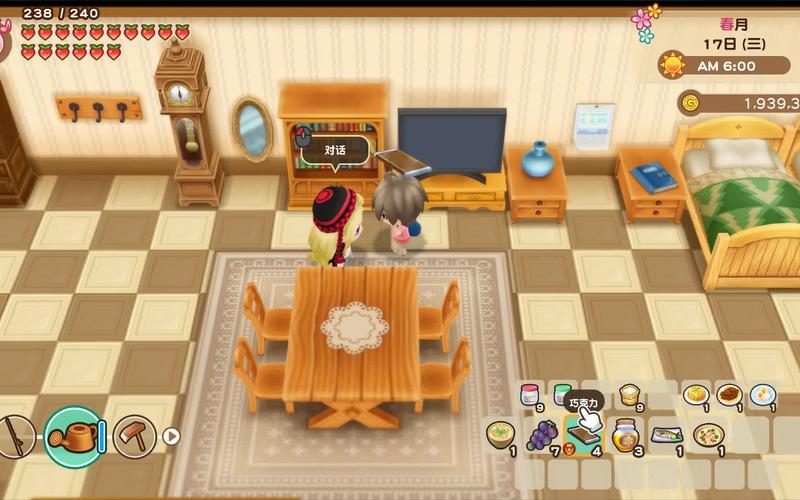The height and width of the screenshot is (500, 800).
Task: Click the next-tool arrow beside the hammer
Action: click(x=171, y=436)
